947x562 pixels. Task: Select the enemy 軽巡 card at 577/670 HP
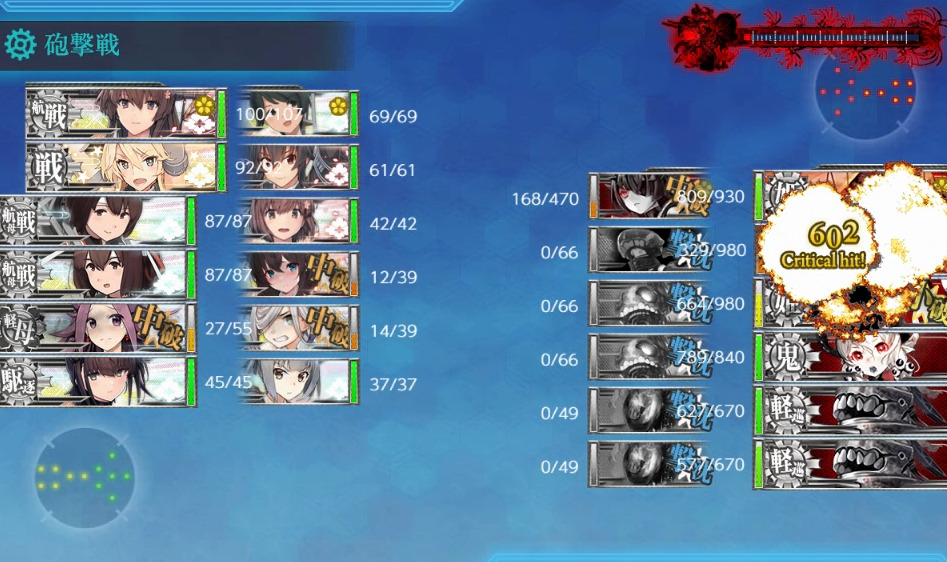coord(850,465)
